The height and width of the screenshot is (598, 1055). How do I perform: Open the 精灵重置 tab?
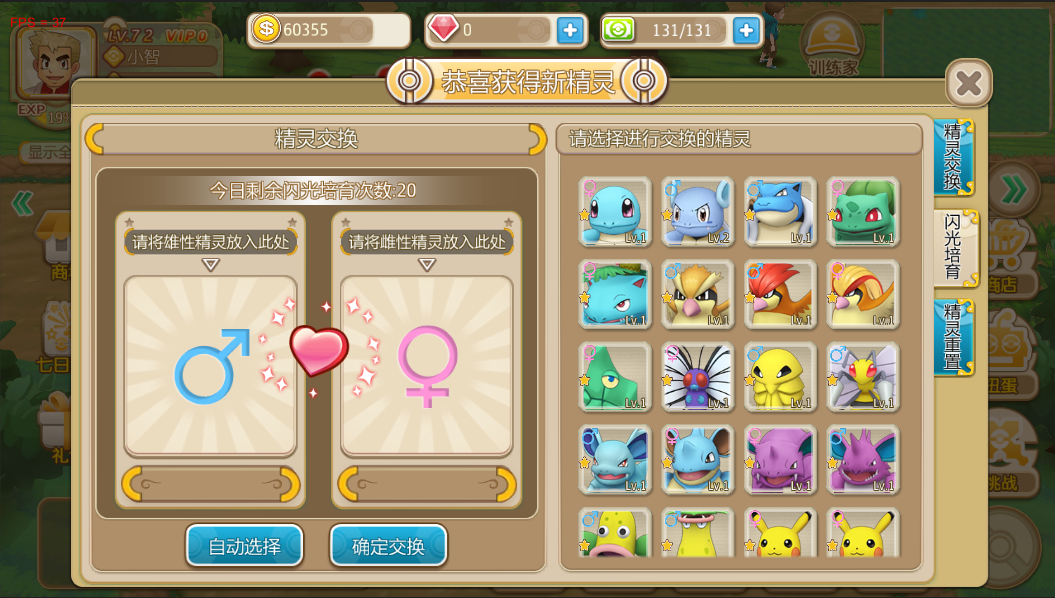coord(953,337)
